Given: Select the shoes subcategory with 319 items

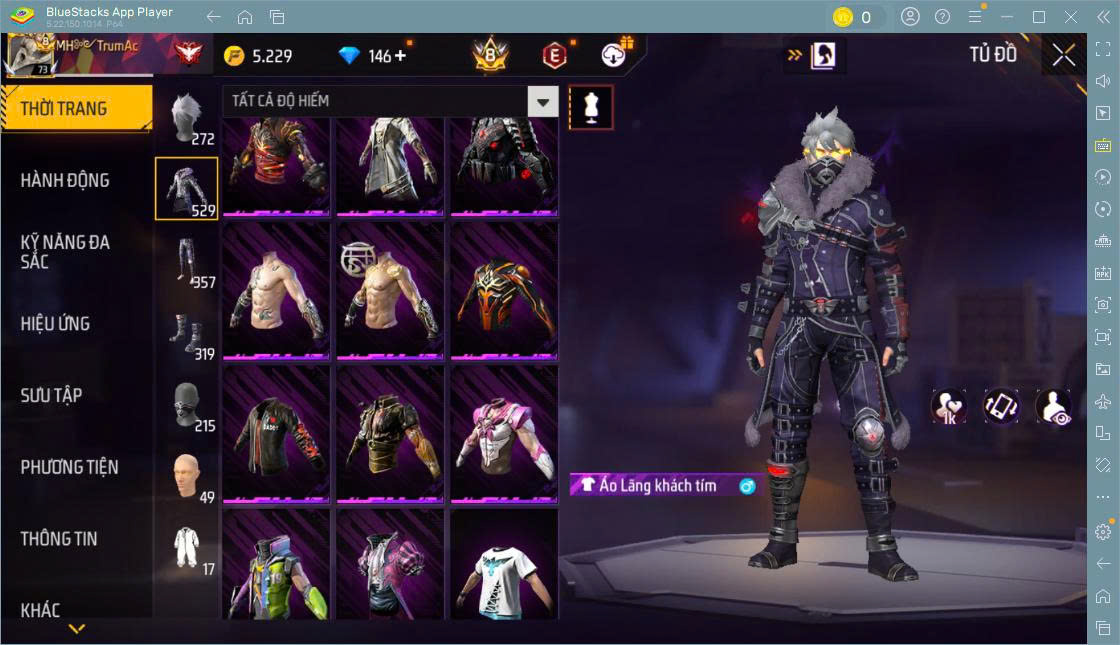Looking at the screenshot, I should 186,334.
